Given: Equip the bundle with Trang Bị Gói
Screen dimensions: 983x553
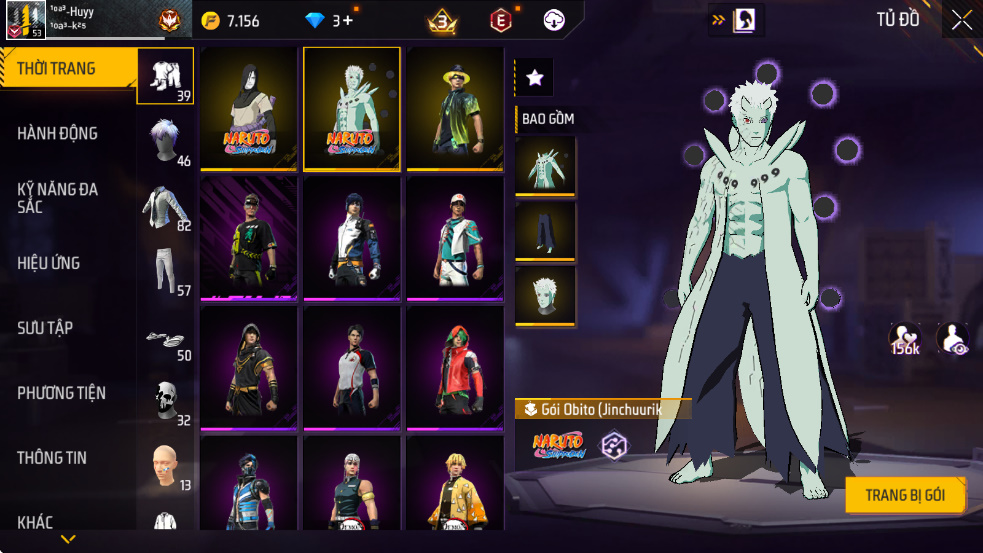Looking at the screenshot, I should point(906,495).
